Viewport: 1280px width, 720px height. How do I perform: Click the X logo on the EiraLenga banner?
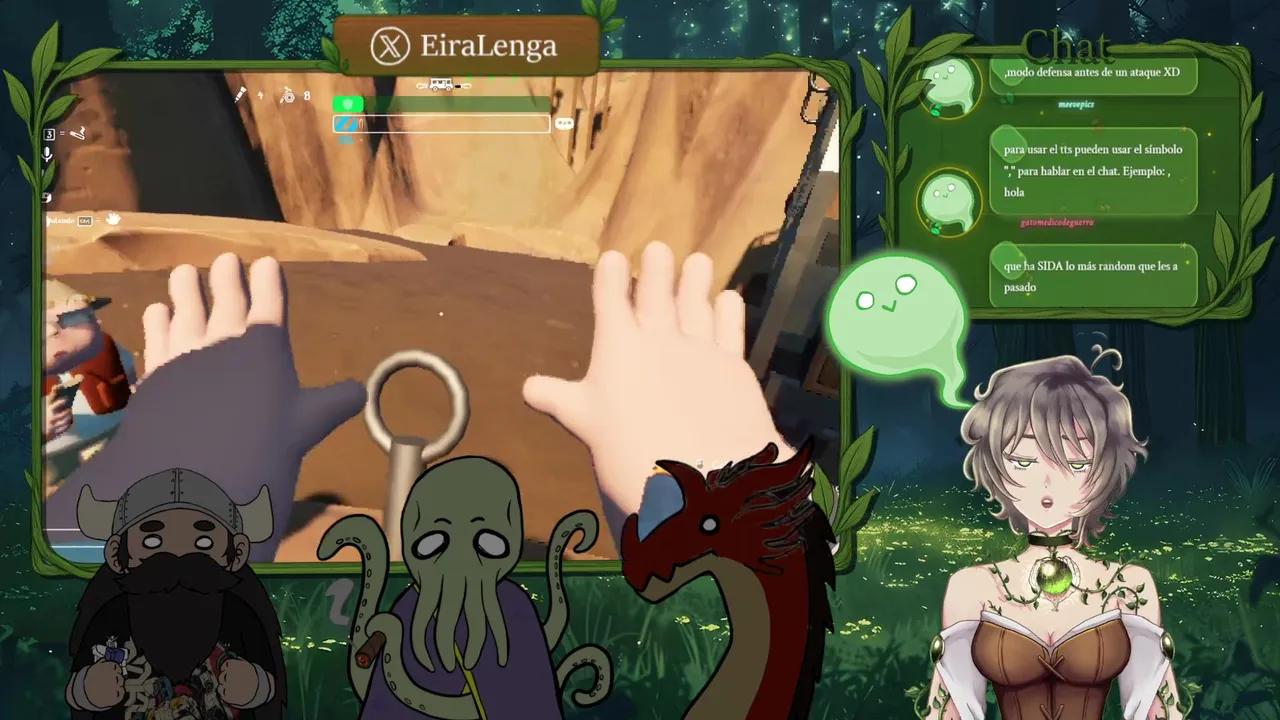pos(388,45)
